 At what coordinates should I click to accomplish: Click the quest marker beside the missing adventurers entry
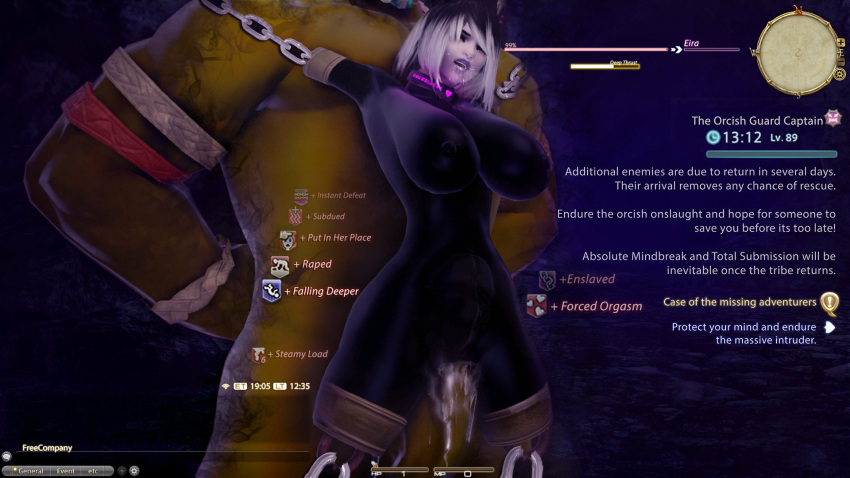pos(829,302)
